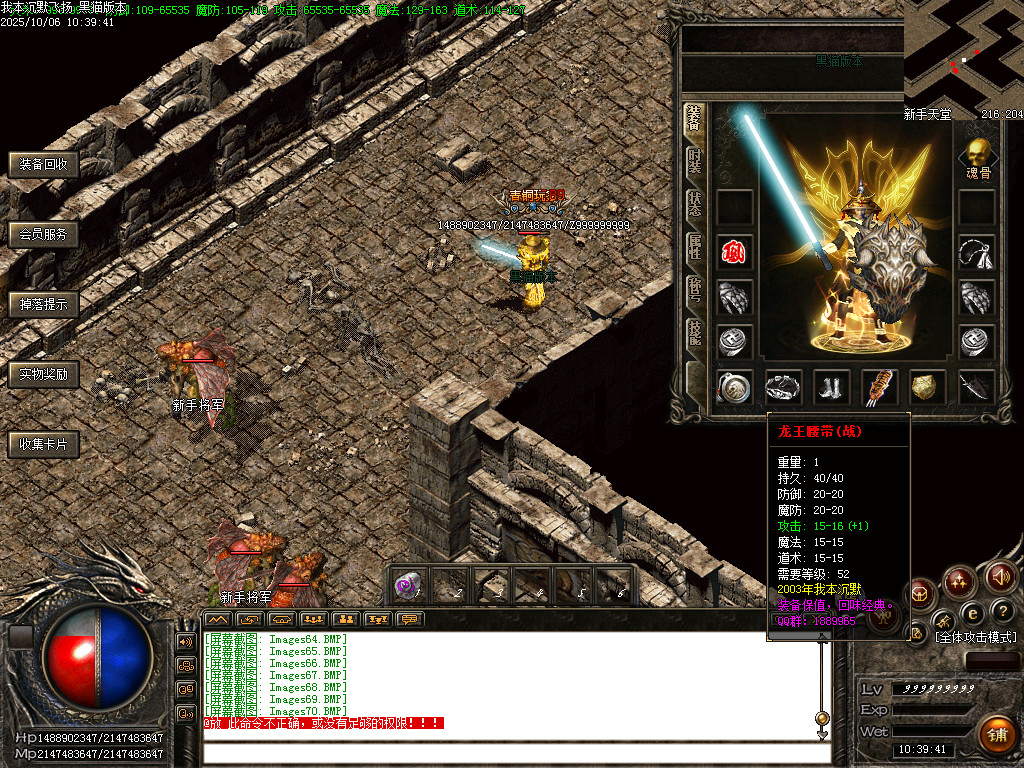Open the 装备回收 equipment recycle menu
Image resolution: width=1024 pixels, height=768 pixels.
(x=43, y=165)
